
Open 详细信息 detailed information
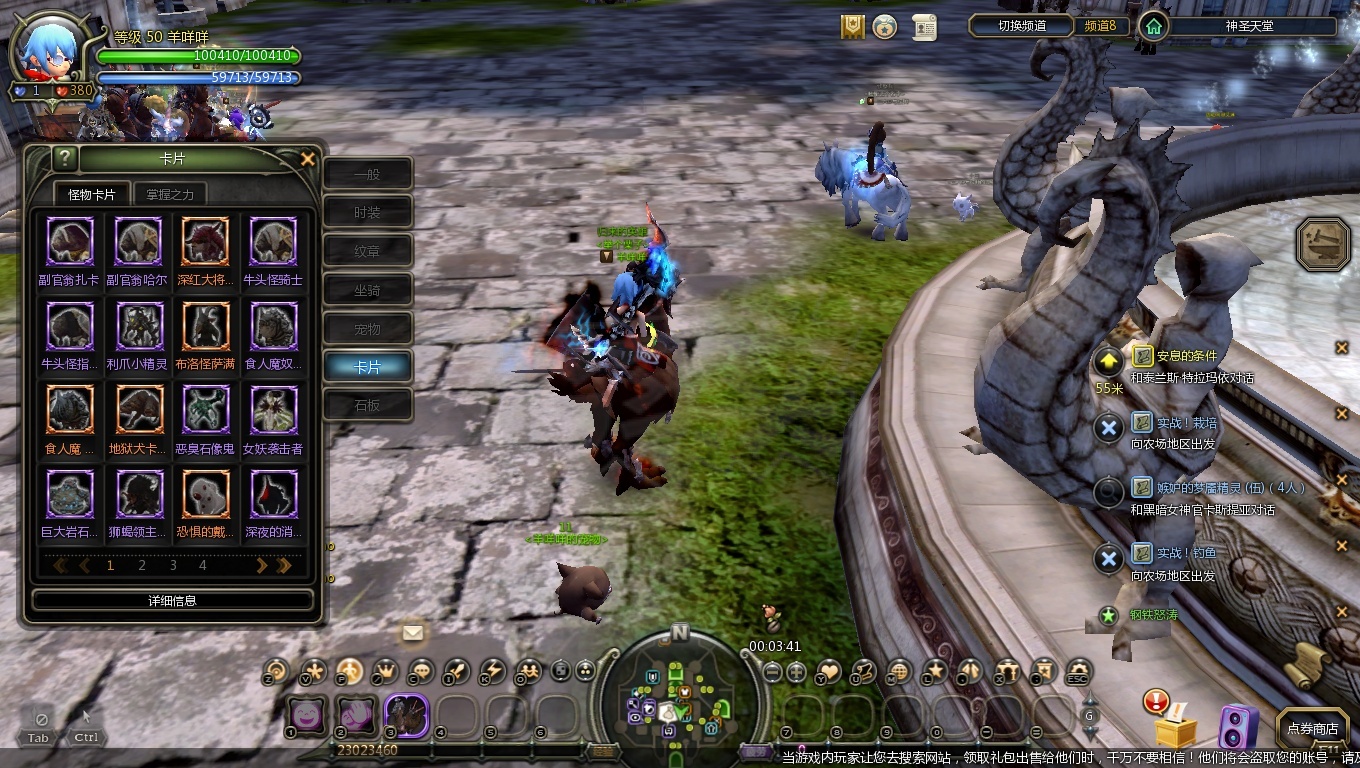[172, 600]
